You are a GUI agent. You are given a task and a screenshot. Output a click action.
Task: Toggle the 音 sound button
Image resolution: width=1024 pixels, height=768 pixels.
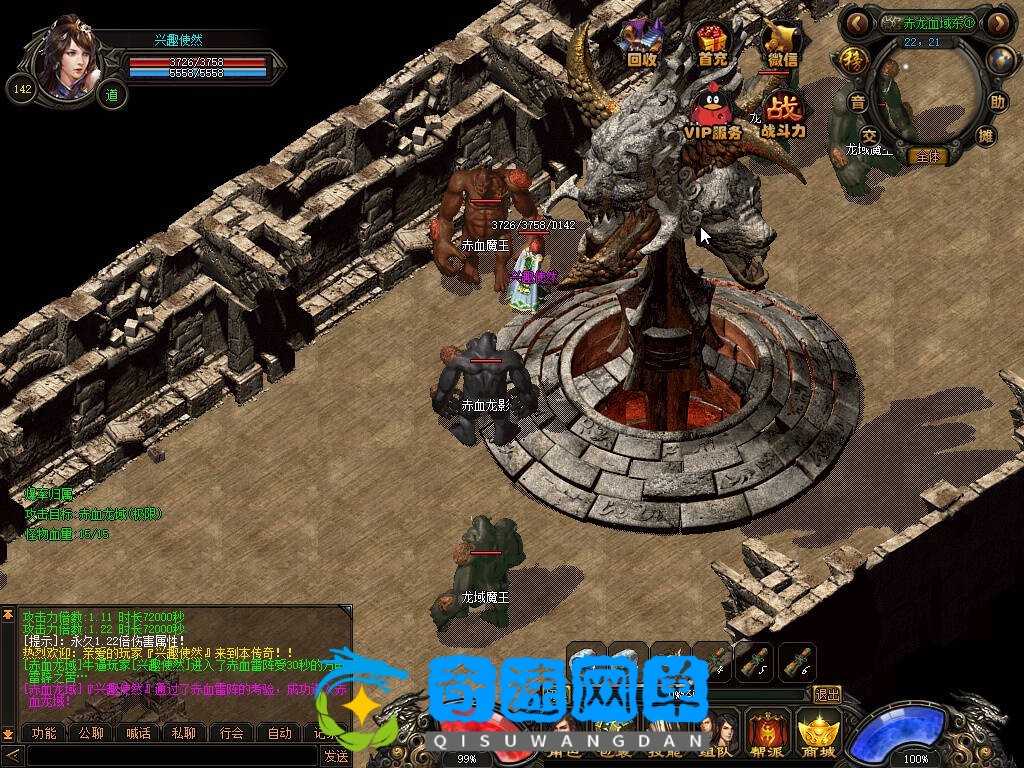pos(858,102)
